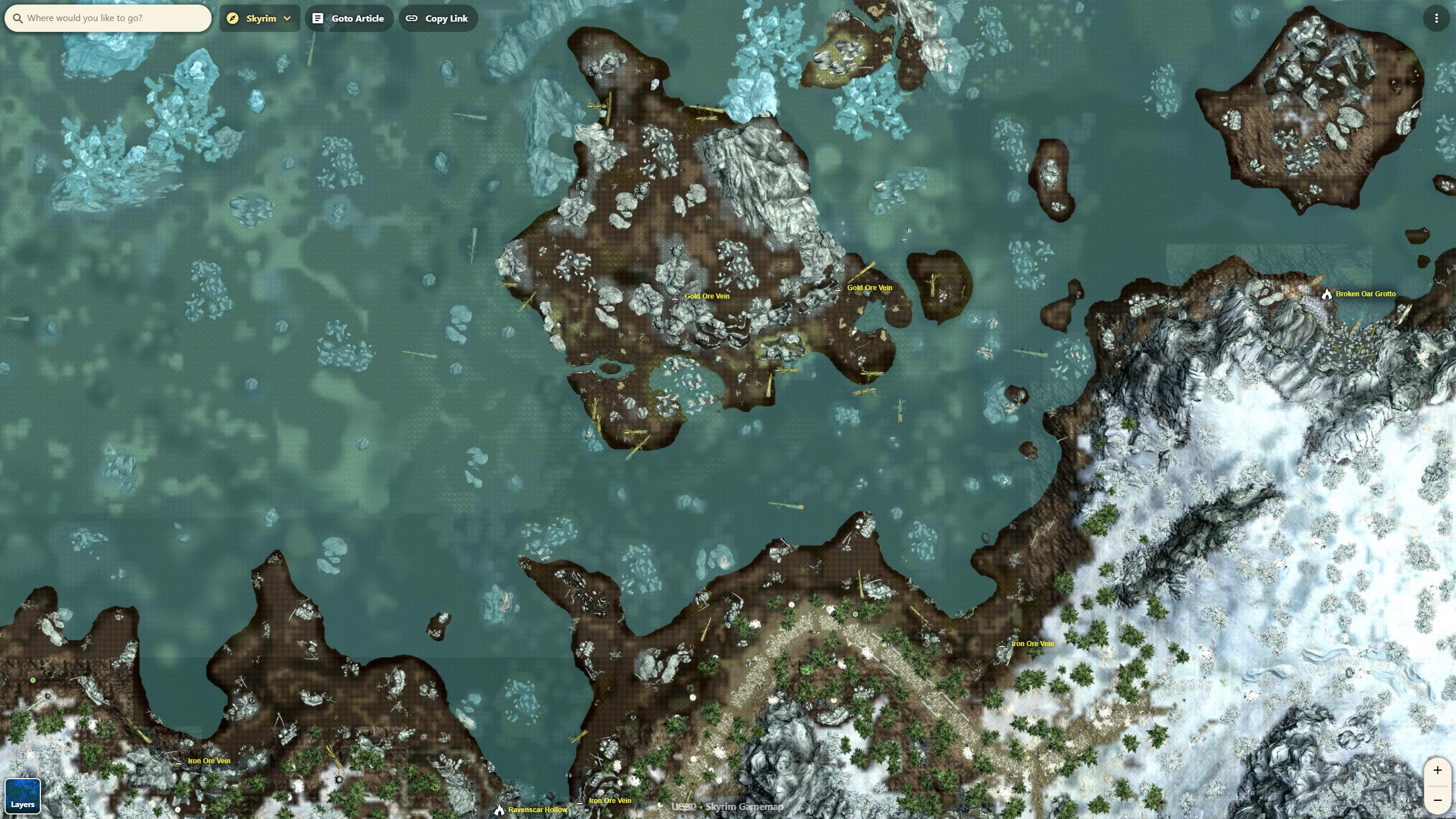This screenshot has height=819, width=1456.
Task: Click the Skyrim Gamemap attribution link
Action: (x=744, y=806)
